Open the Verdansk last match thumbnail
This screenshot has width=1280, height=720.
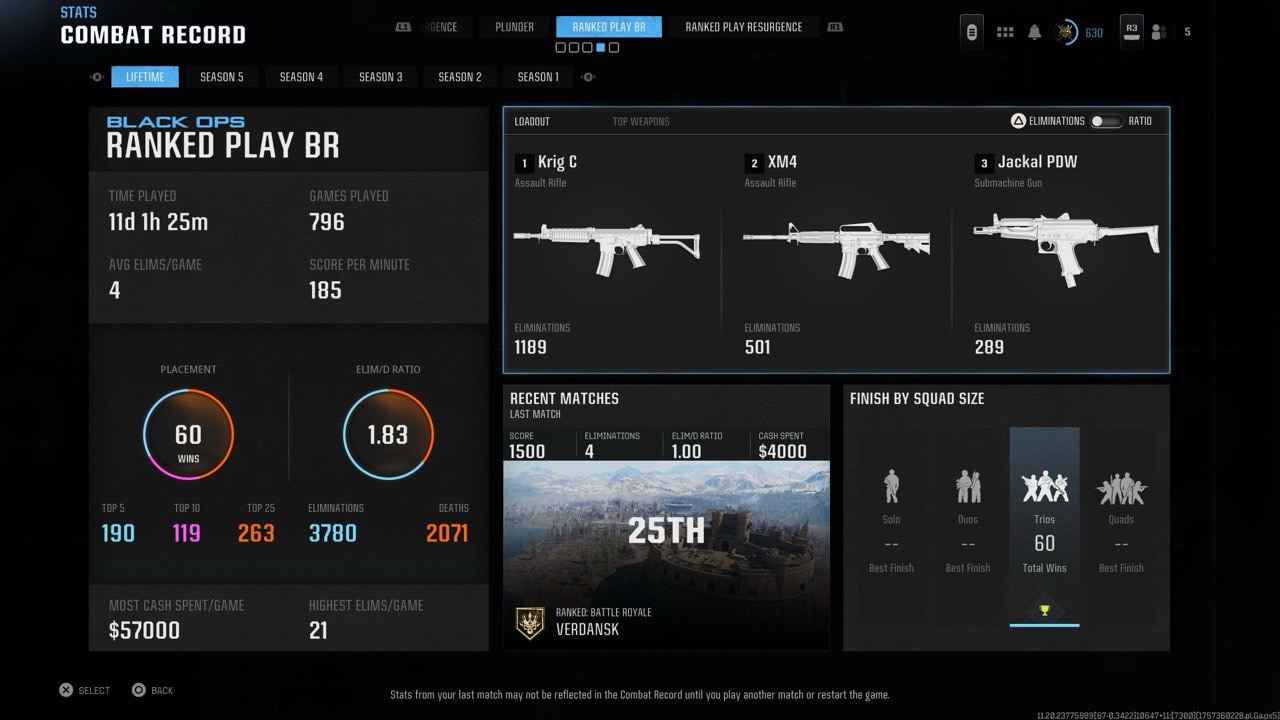pos(666,530)
